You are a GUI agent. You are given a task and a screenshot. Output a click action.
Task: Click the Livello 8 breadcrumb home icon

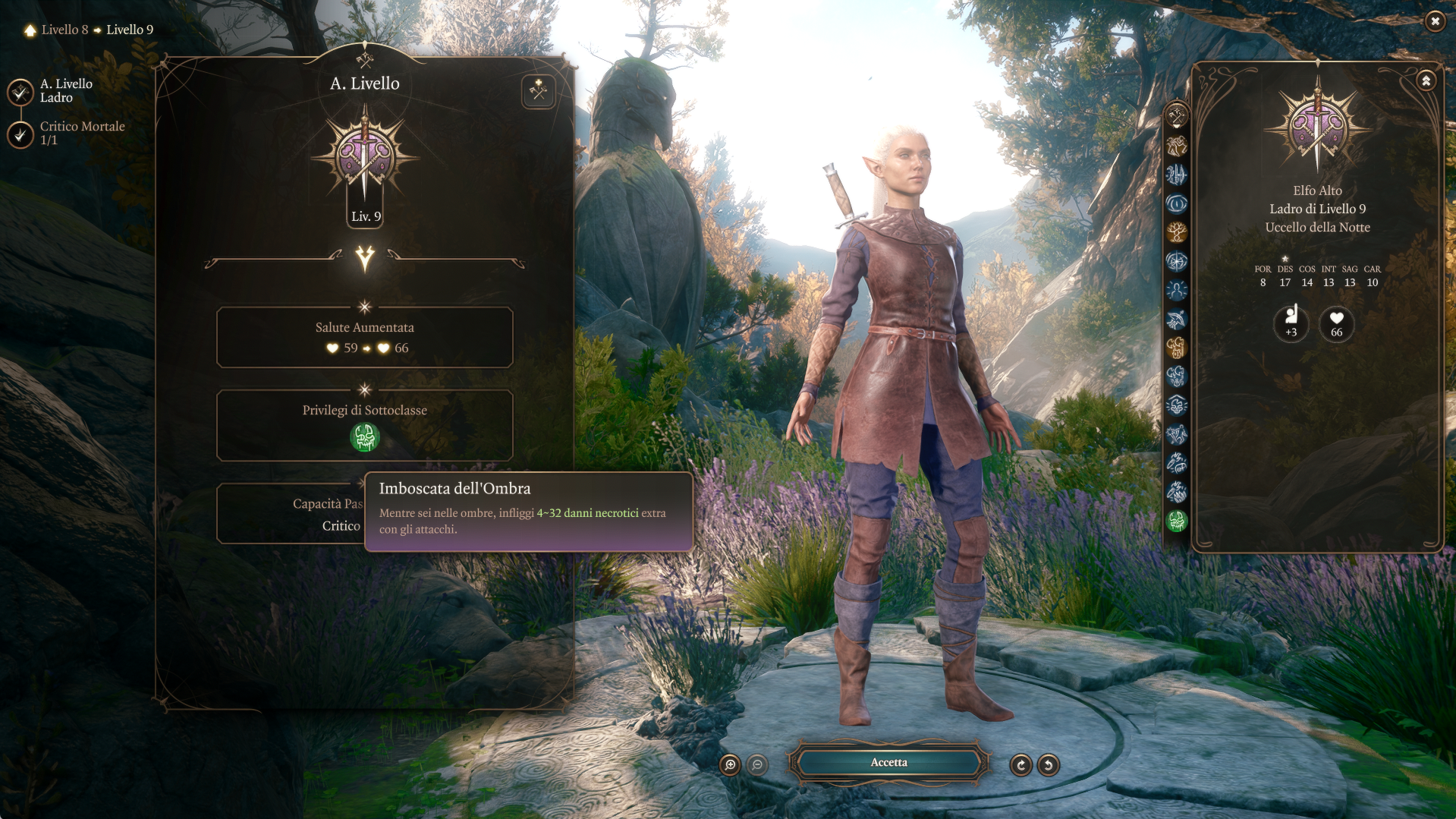(30, 30)
